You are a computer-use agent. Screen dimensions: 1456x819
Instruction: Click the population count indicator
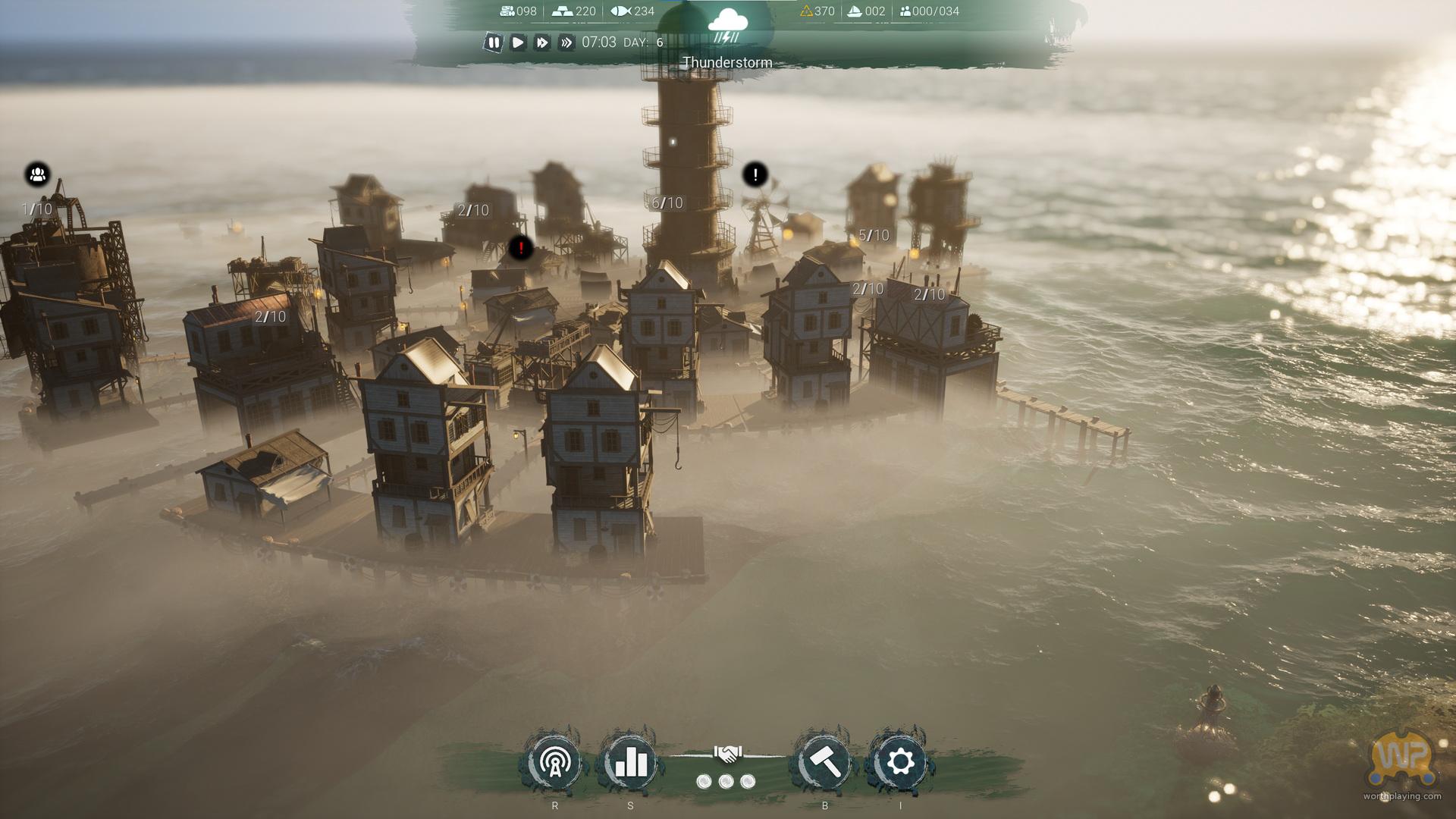929,11
